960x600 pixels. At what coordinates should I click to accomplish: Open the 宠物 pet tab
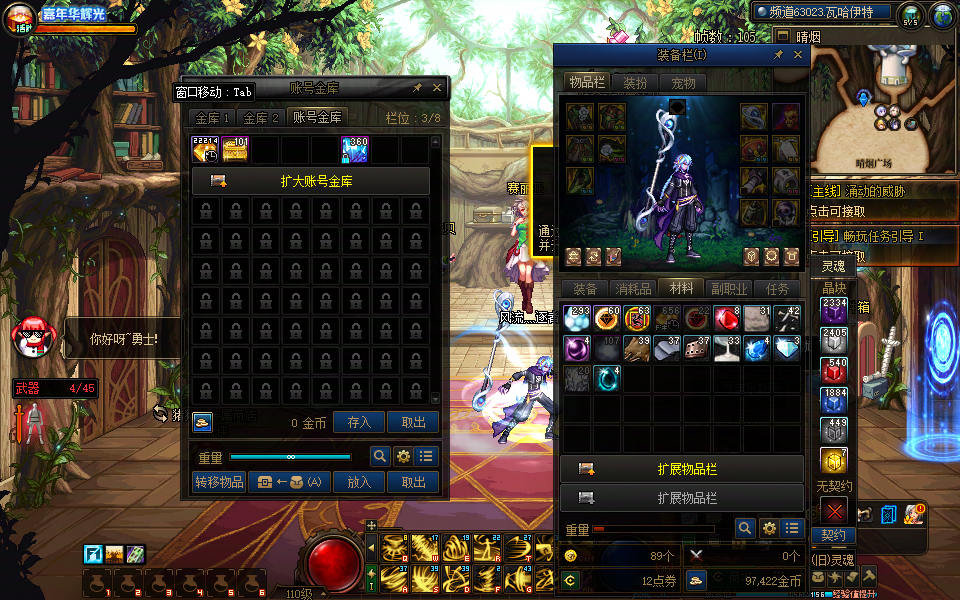[x=683, y=83]
